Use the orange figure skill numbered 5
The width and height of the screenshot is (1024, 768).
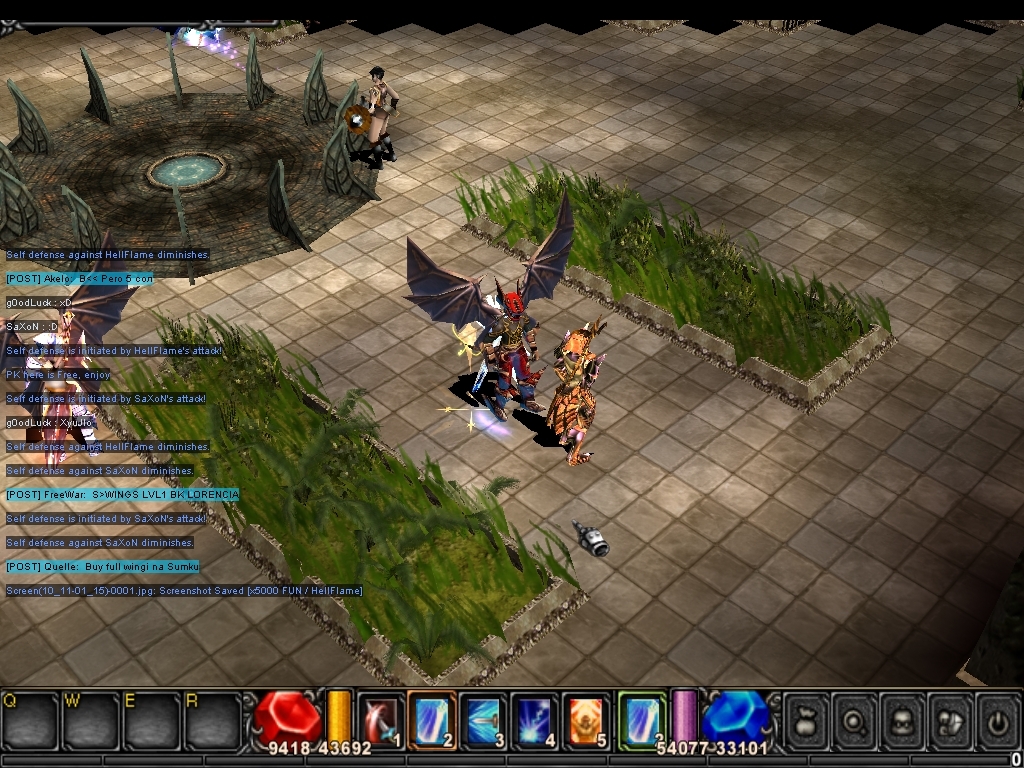(587, 719)
